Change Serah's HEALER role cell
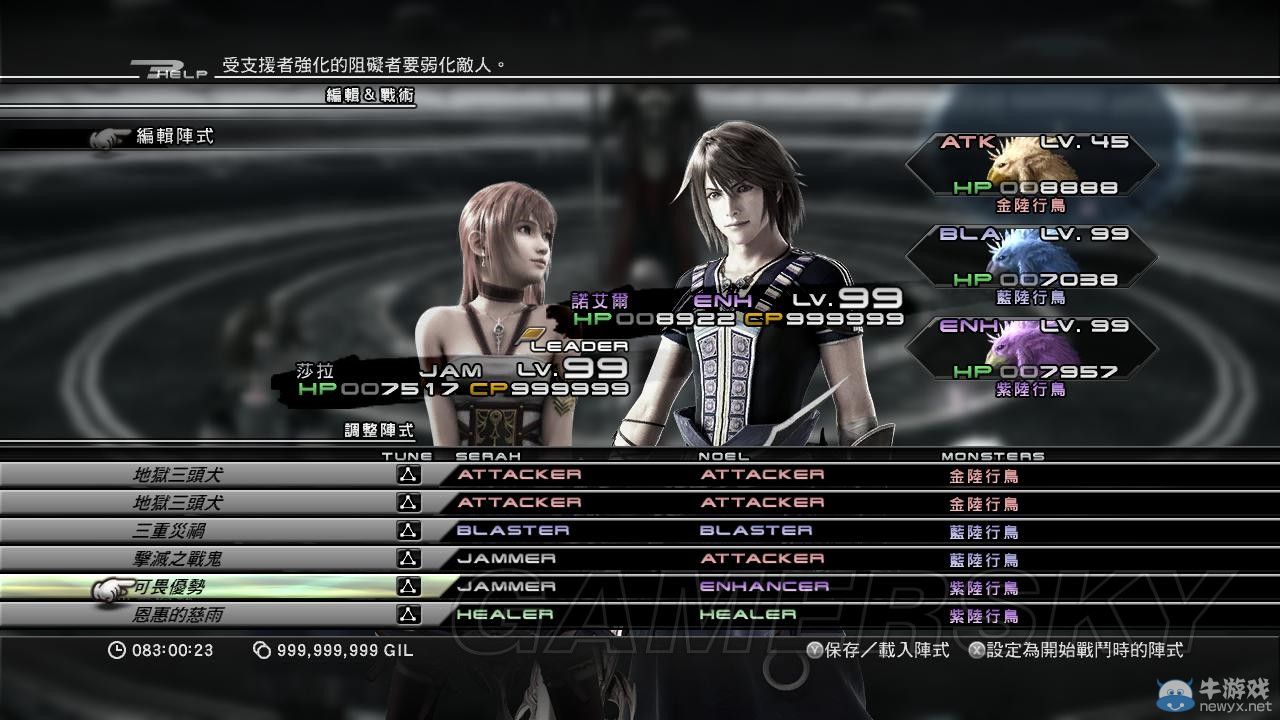Image resolution: width=1280 pixels, height=720 pixels. [x=505, y=615]
